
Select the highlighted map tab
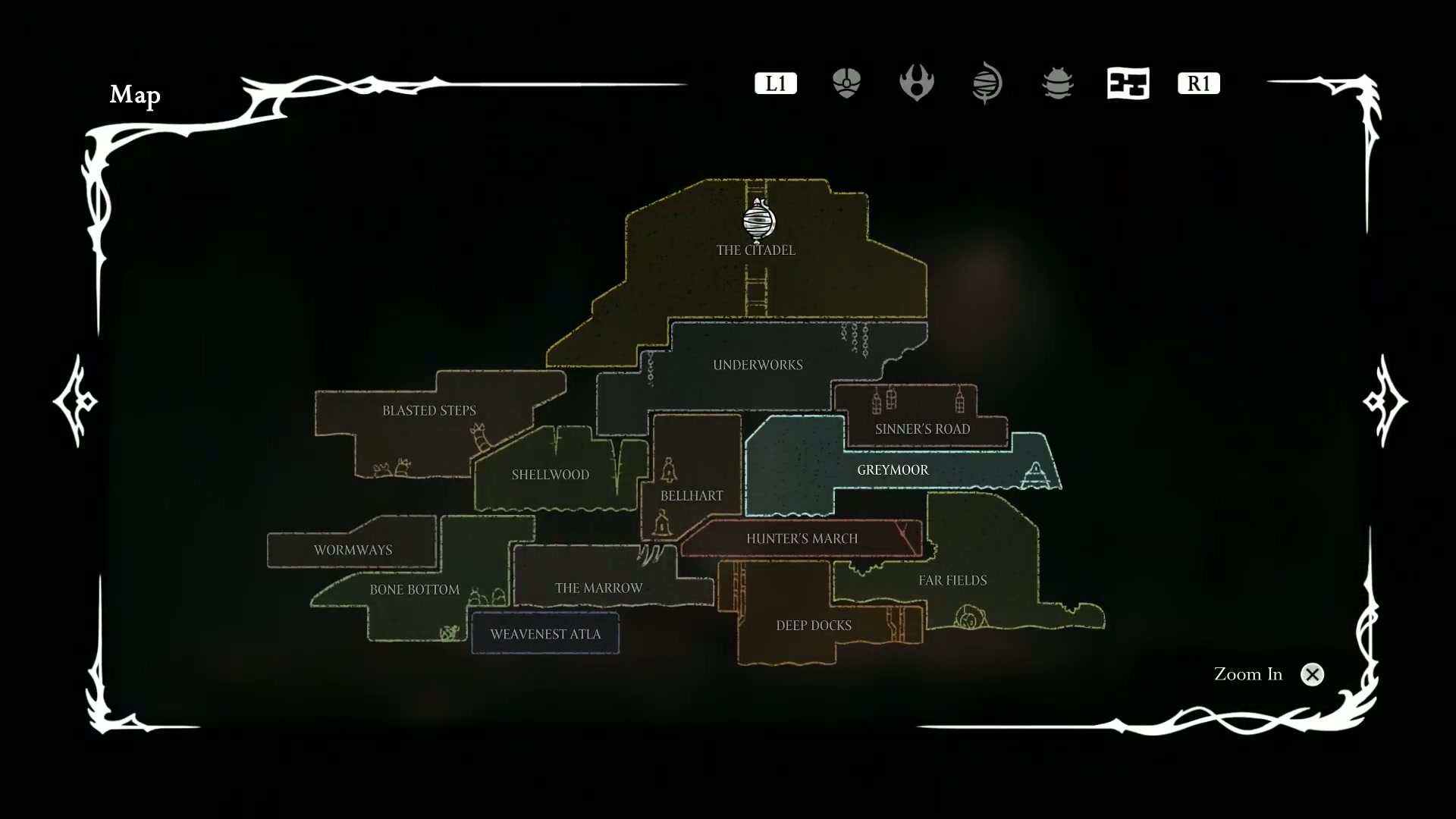[1128, 83]
